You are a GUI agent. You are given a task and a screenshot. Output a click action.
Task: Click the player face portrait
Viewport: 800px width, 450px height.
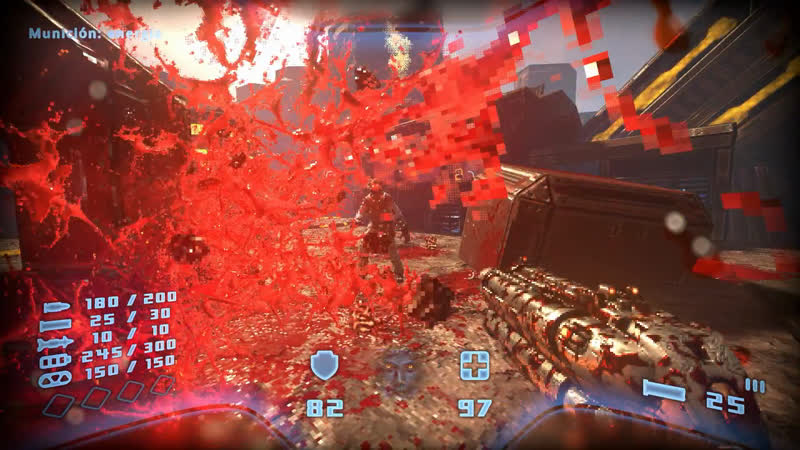point(400,368)
